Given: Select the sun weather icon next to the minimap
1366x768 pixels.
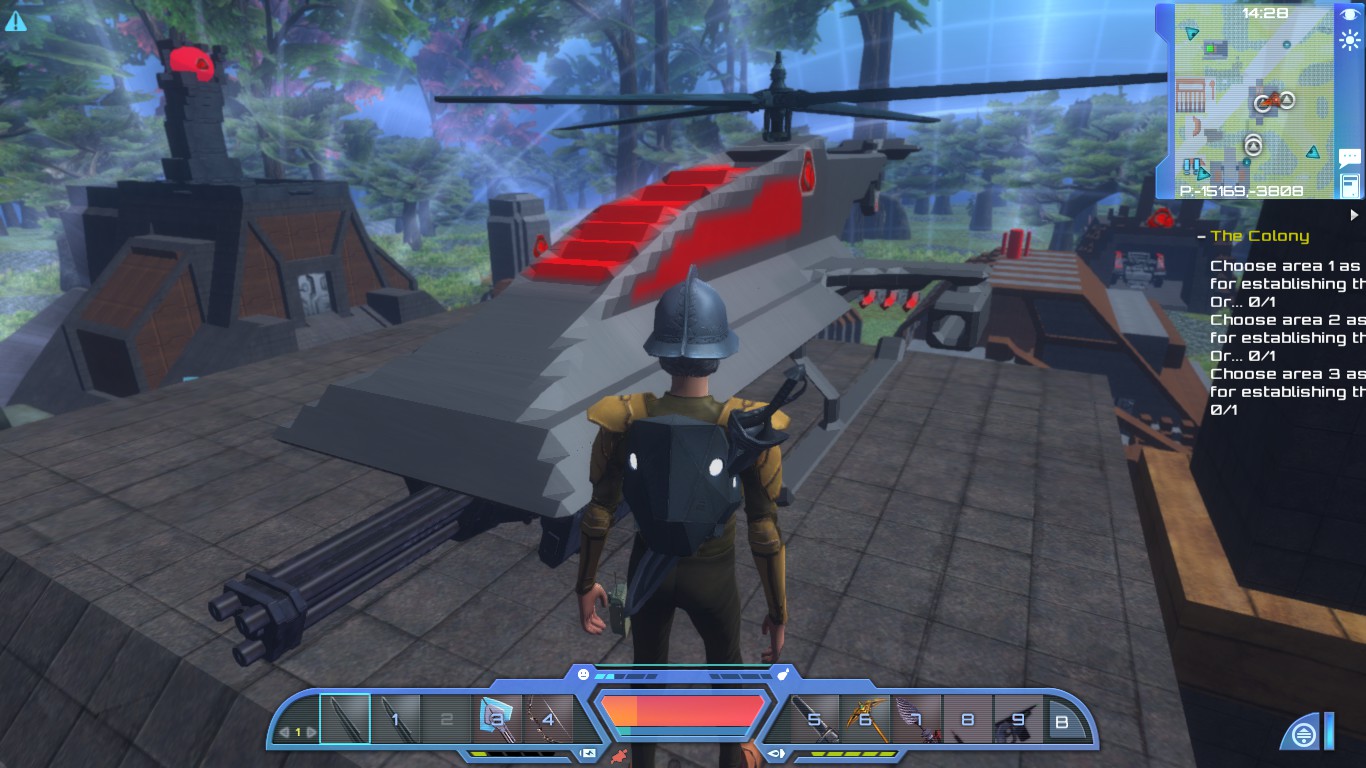Looking at the screenshot, I should pyautogui.click(x=1352, y=39).
